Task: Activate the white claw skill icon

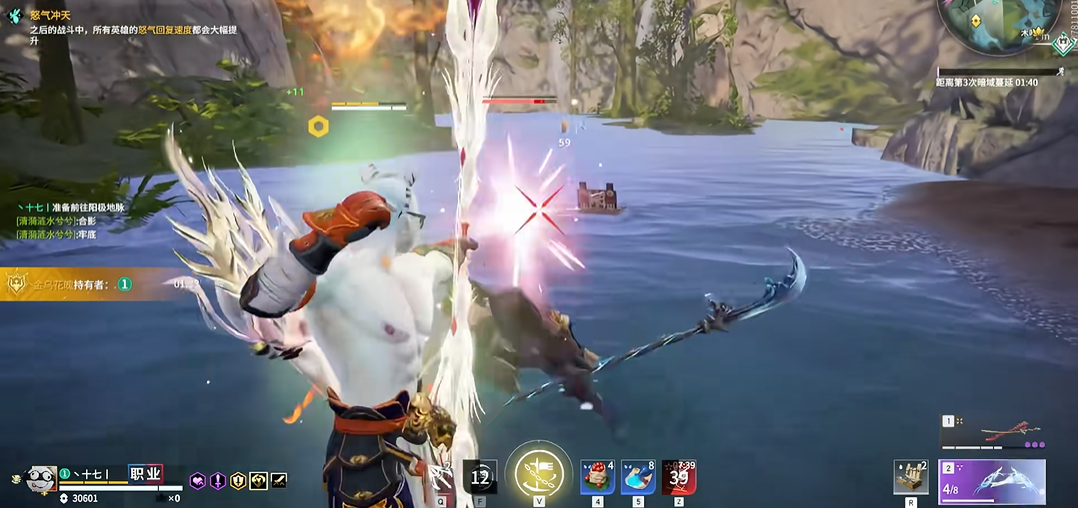Action: click(441, 478)
